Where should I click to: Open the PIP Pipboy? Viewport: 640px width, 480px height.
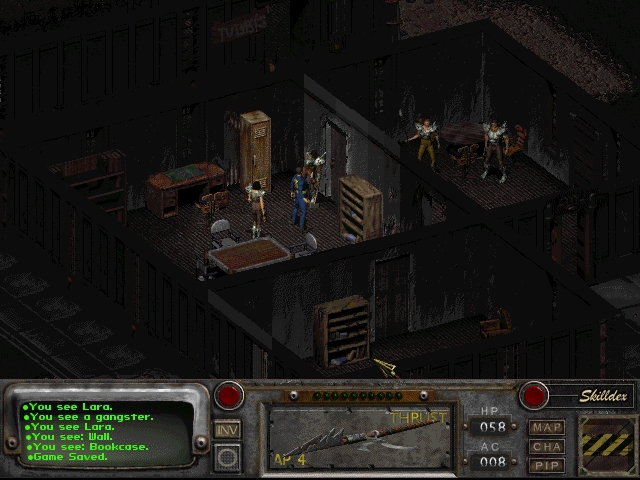[547, 464]
